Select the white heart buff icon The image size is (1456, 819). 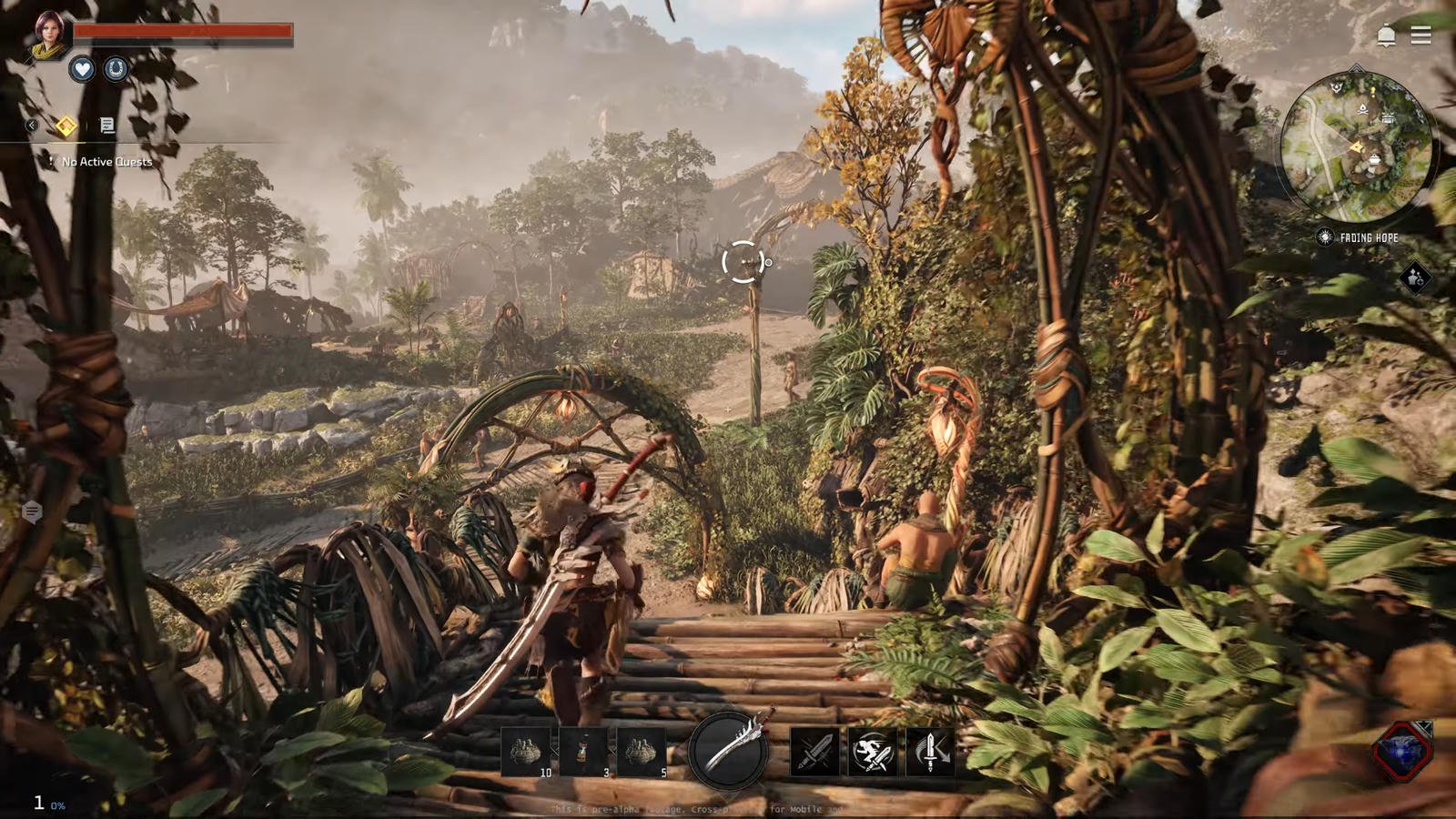coord(82,69)
